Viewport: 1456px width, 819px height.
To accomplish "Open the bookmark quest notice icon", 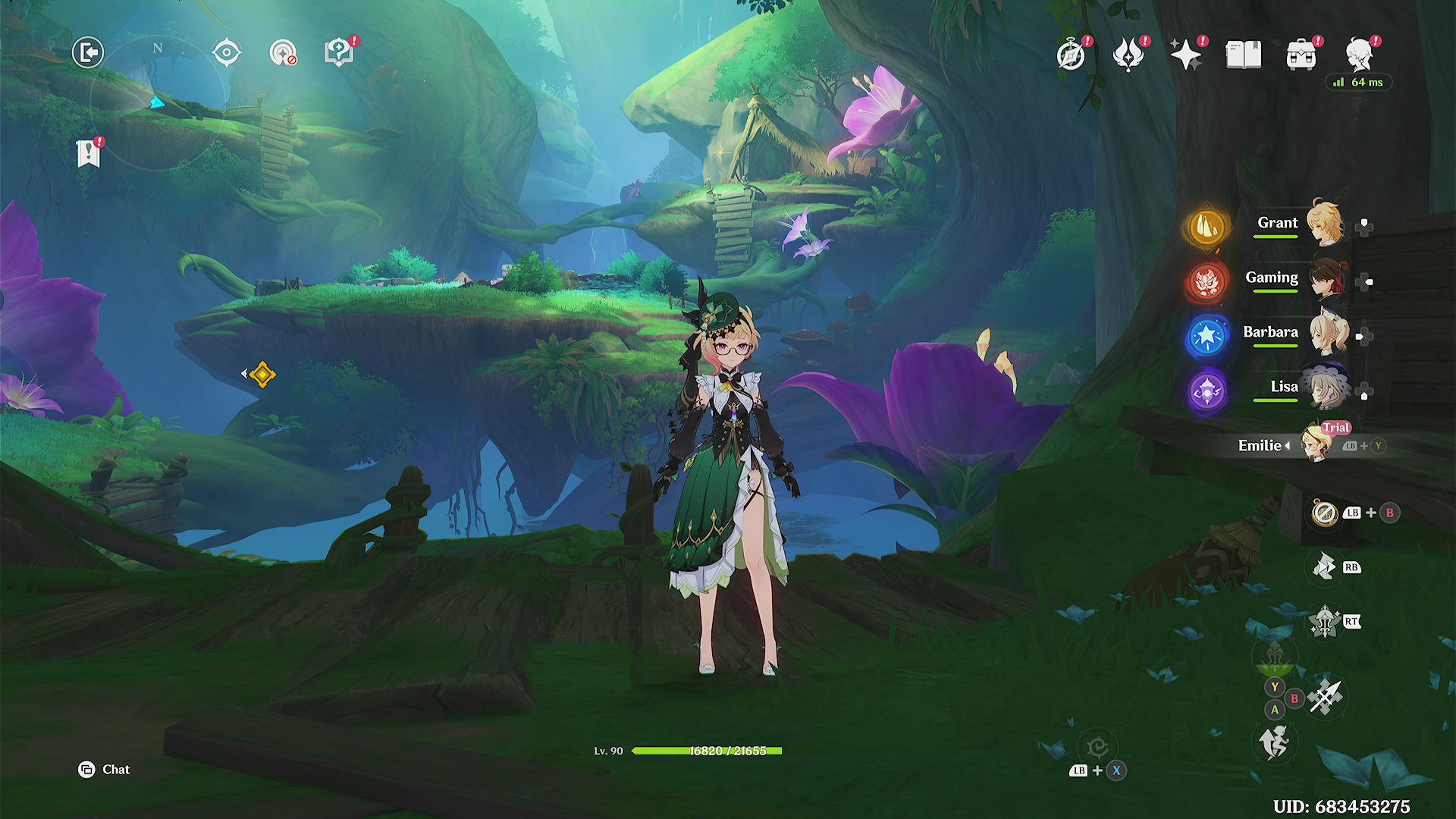I will click(x=89, y=153).
